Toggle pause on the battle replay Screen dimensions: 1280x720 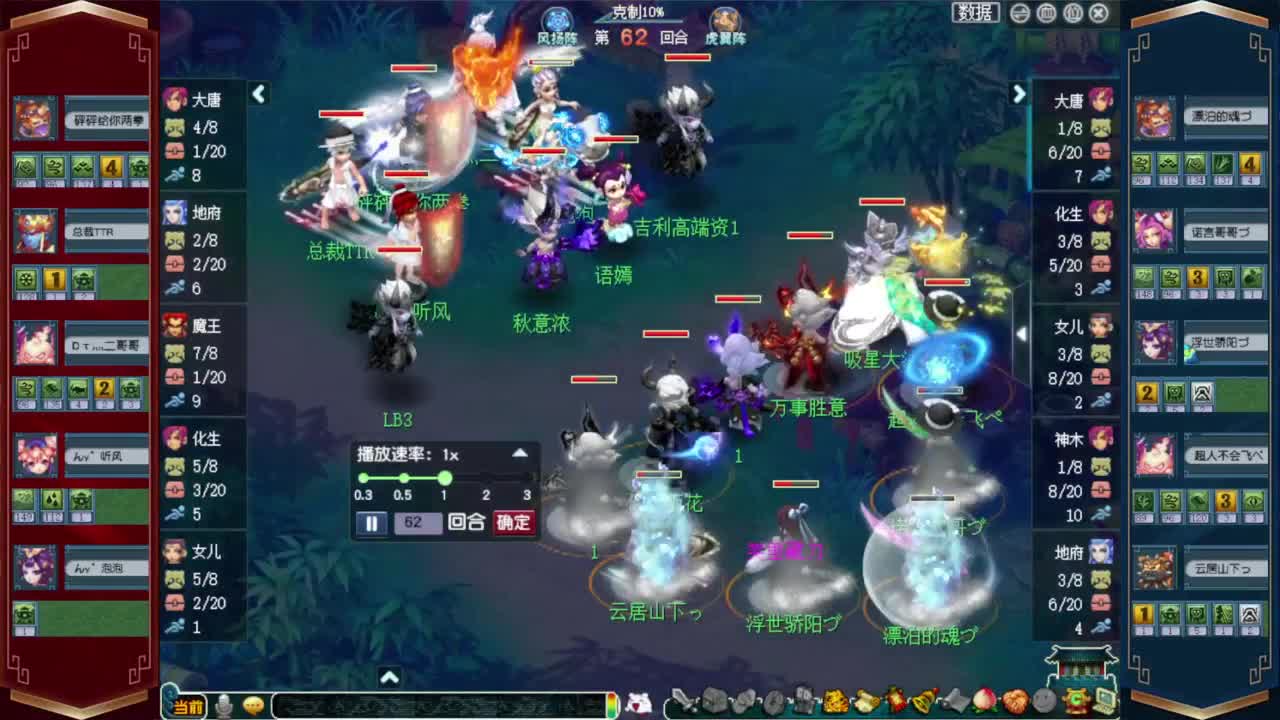371,522
